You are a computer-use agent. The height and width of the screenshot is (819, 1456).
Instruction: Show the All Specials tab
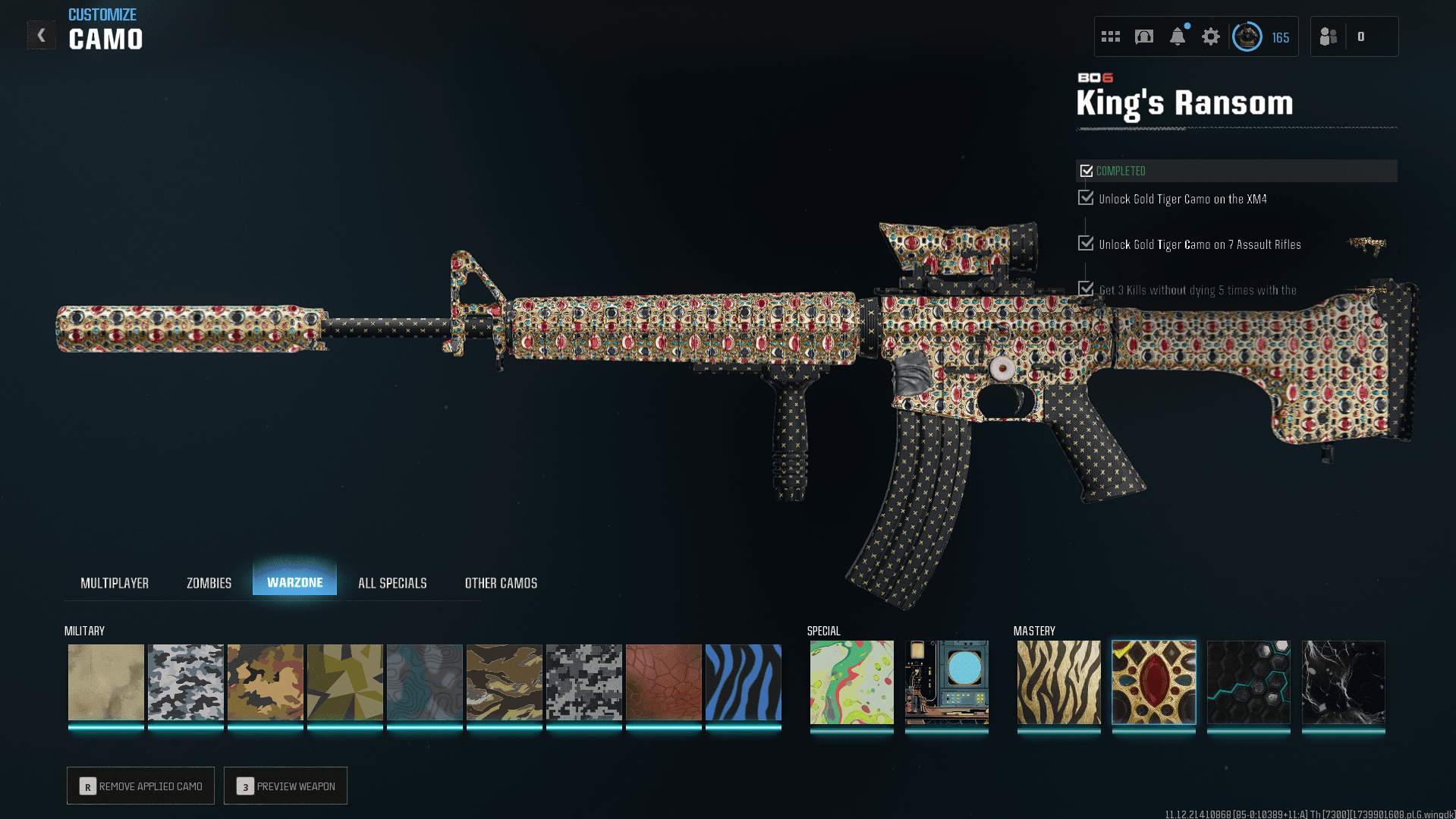click(392, 583)
